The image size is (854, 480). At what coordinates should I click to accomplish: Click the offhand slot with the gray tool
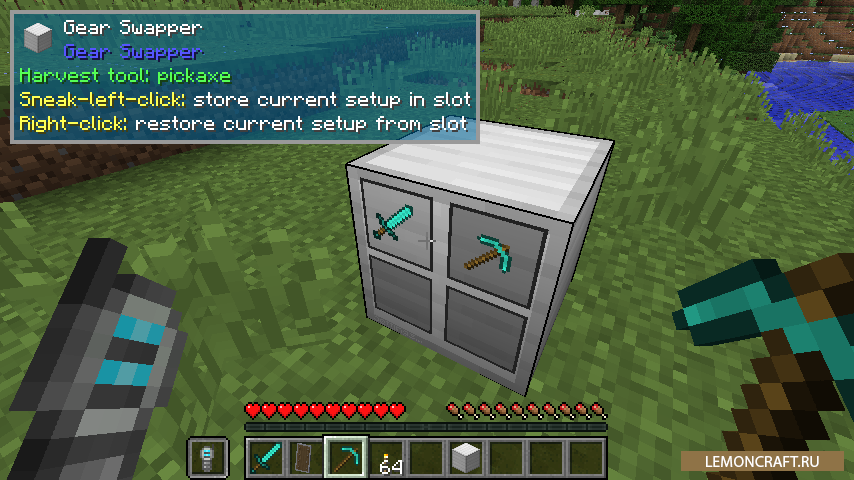(x=208, y=457)
